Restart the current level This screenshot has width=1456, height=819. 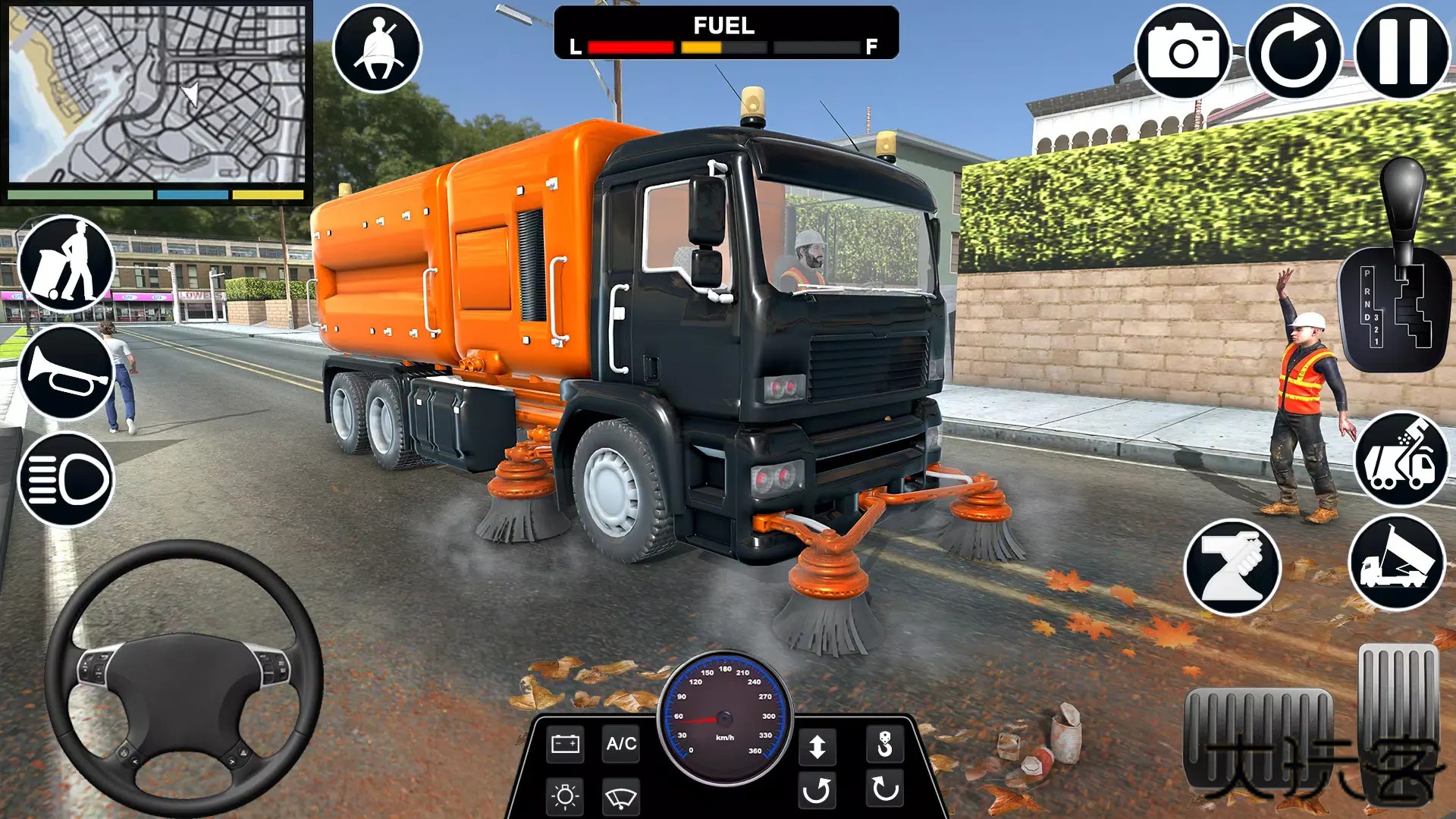click(1294, 49)
